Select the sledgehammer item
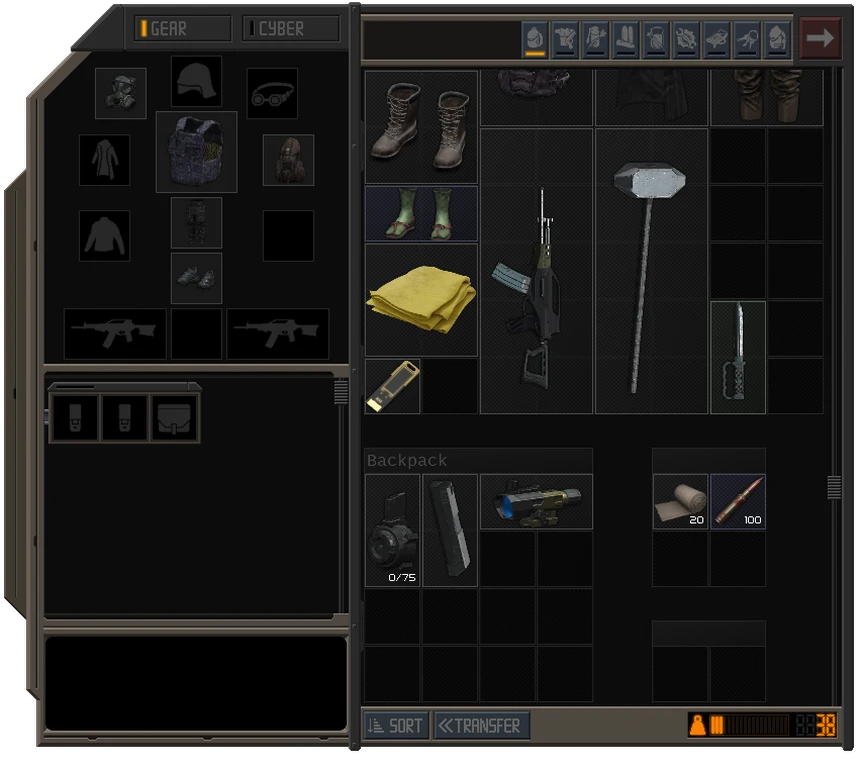Screen dimensions: 862x768 [651, 270]
